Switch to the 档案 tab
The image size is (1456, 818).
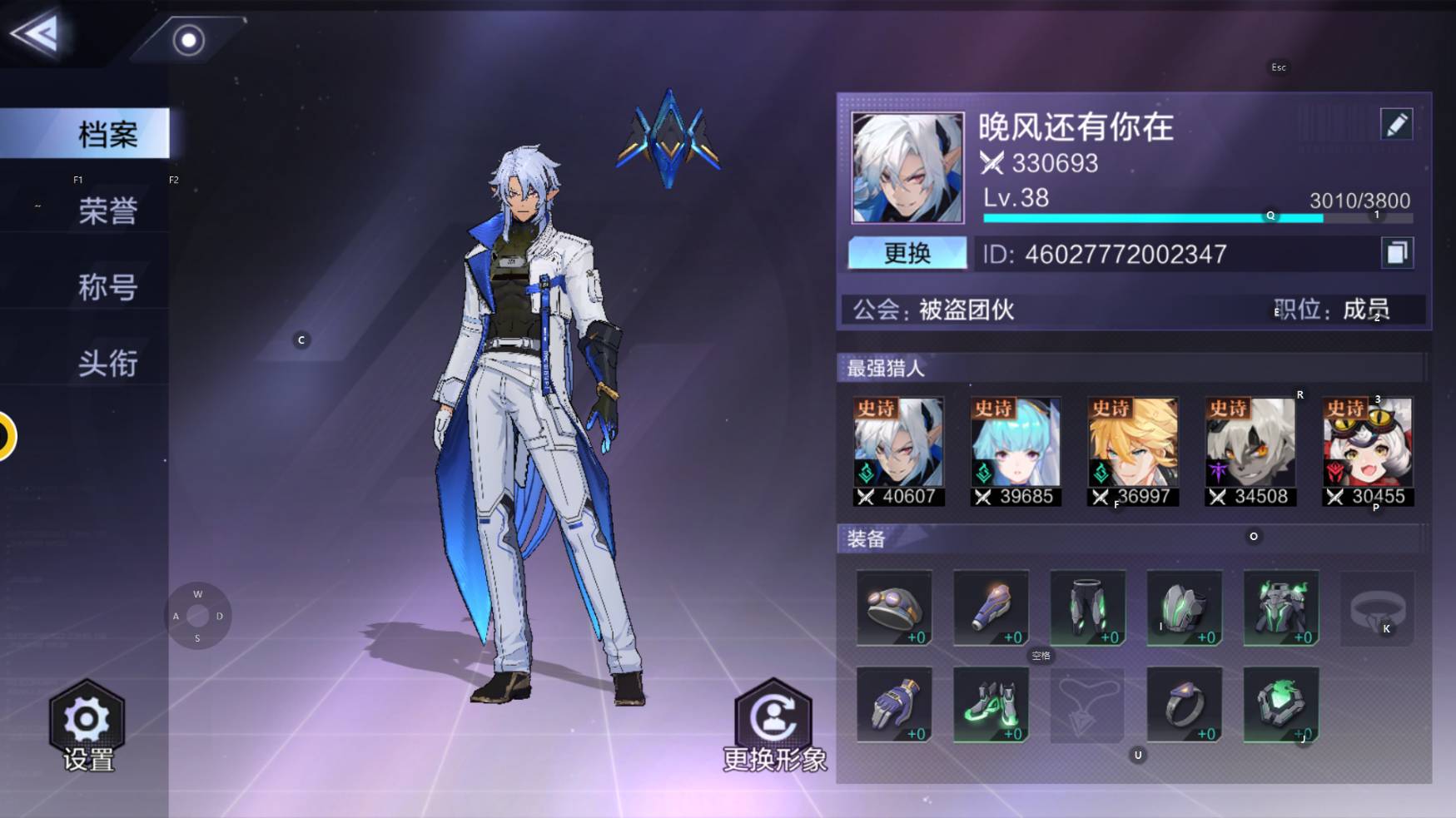(x=107, y=134)
